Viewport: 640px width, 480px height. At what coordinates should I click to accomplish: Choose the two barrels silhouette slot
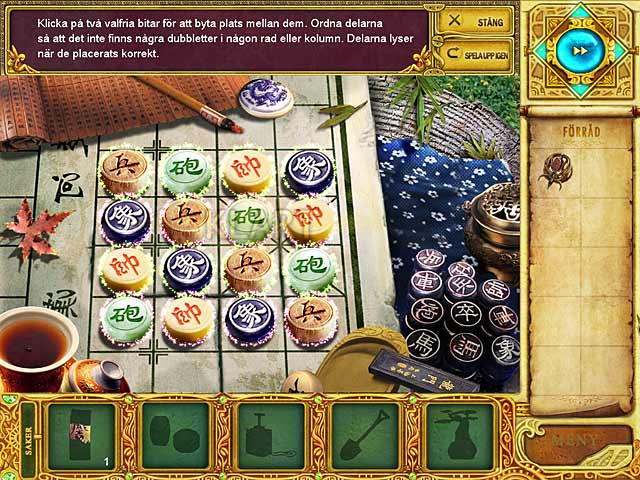coord(175,437)
